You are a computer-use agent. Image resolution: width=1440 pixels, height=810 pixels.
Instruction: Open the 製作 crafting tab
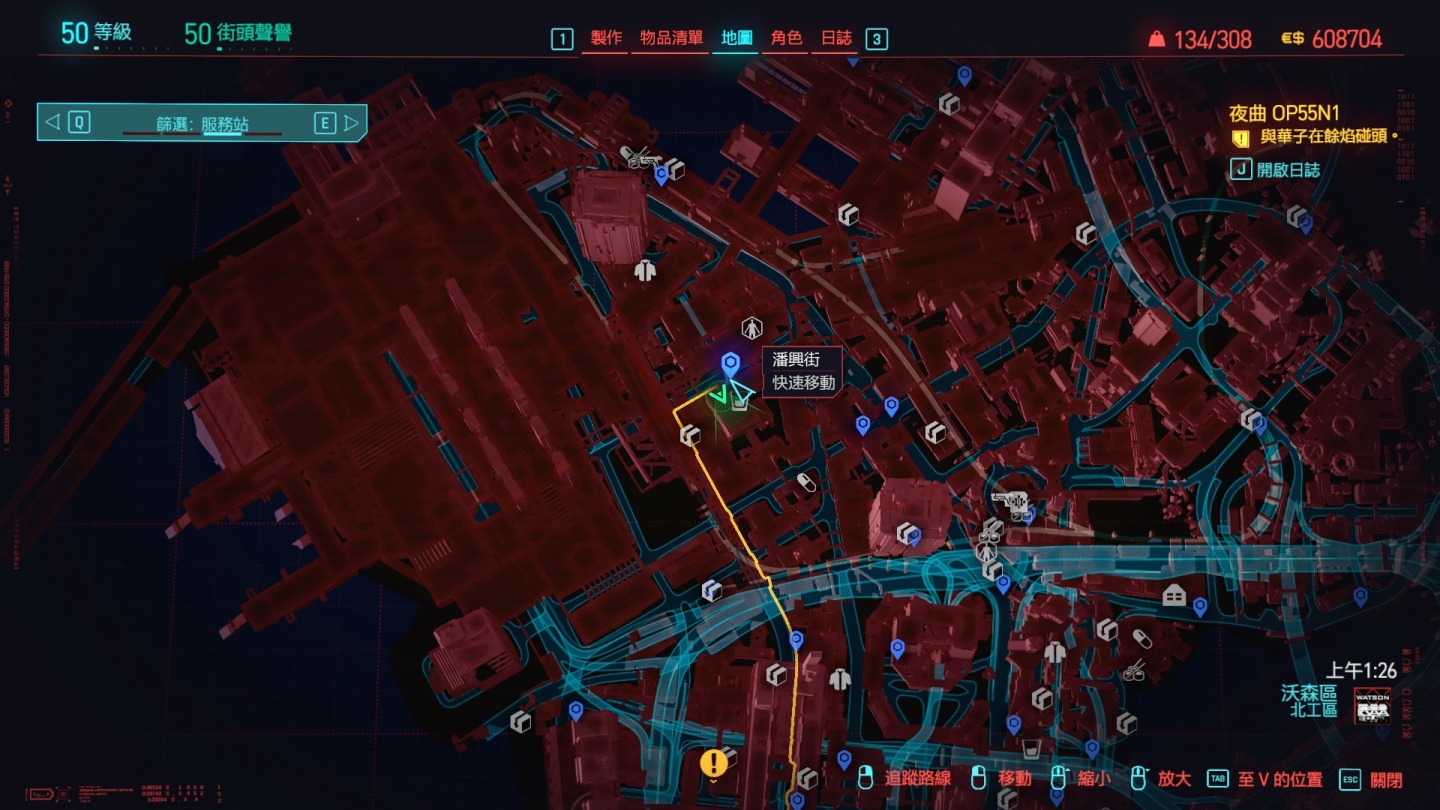click(606, 39)
